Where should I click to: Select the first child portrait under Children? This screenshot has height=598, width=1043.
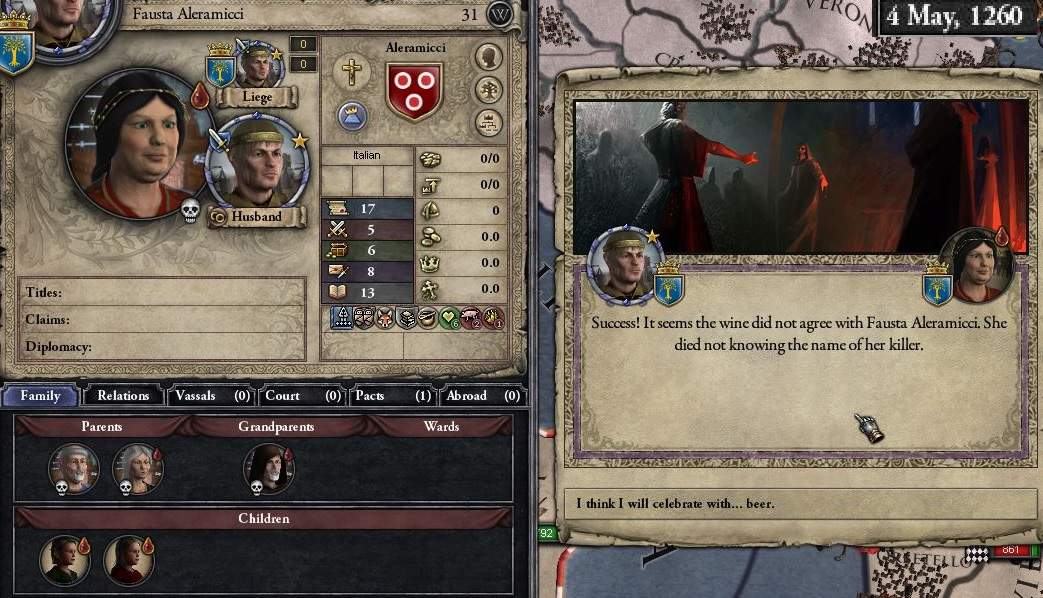tap(64, 559)
